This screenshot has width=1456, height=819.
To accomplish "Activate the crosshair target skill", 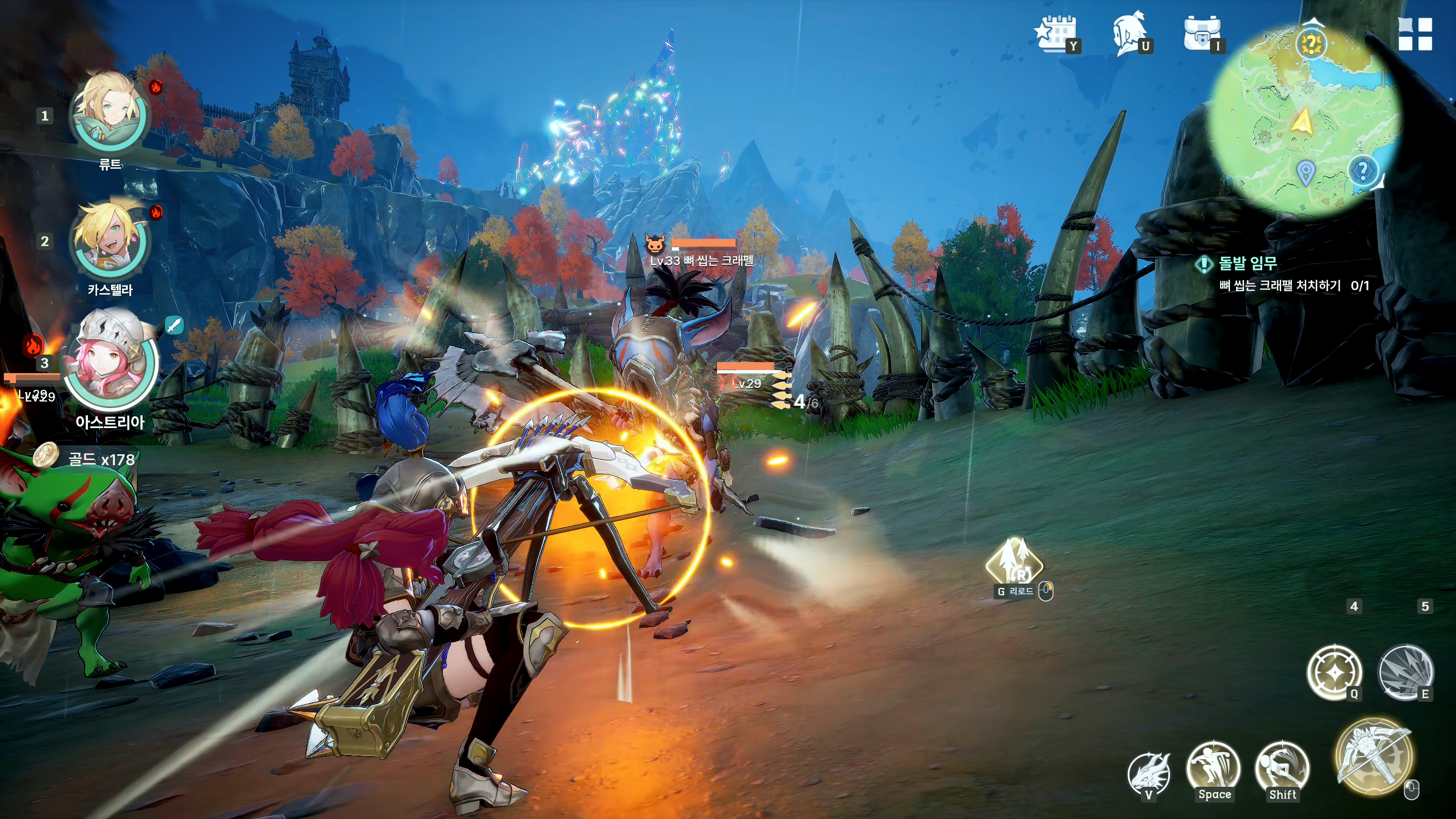I will [x=1334, y=672].
